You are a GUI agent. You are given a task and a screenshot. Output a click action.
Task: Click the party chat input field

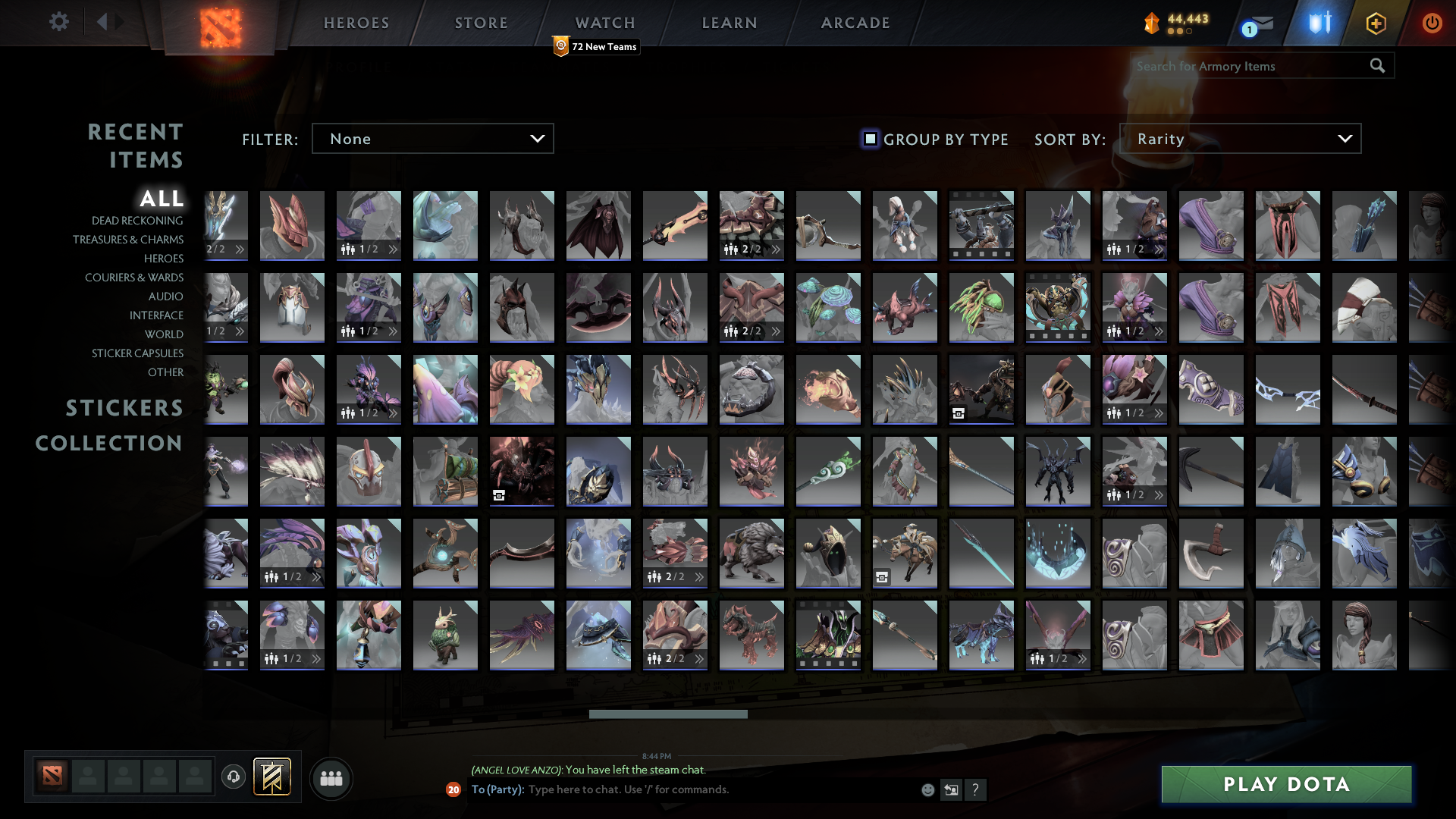point(682,789)
